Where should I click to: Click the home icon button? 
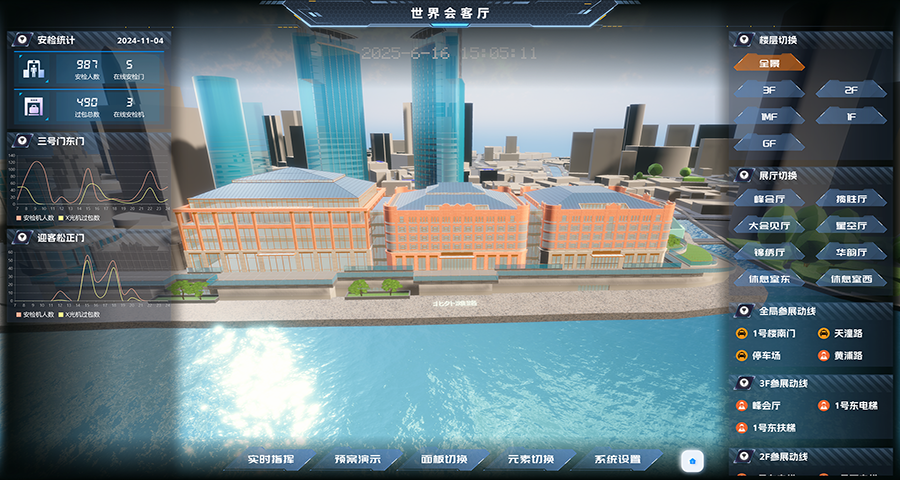[692, 460]
